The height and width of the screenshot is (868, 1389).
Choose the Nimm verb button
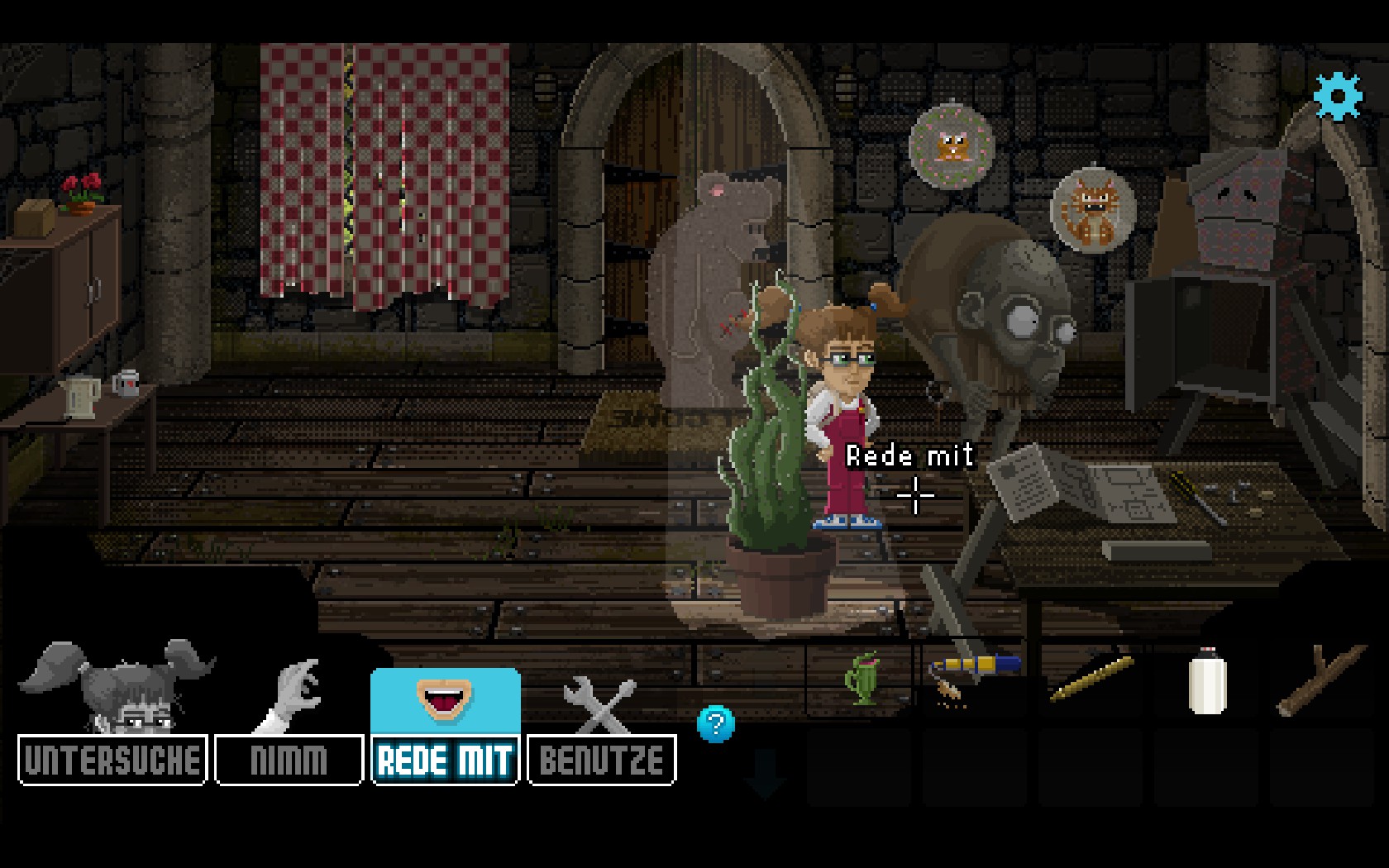(x=289, y=760)
